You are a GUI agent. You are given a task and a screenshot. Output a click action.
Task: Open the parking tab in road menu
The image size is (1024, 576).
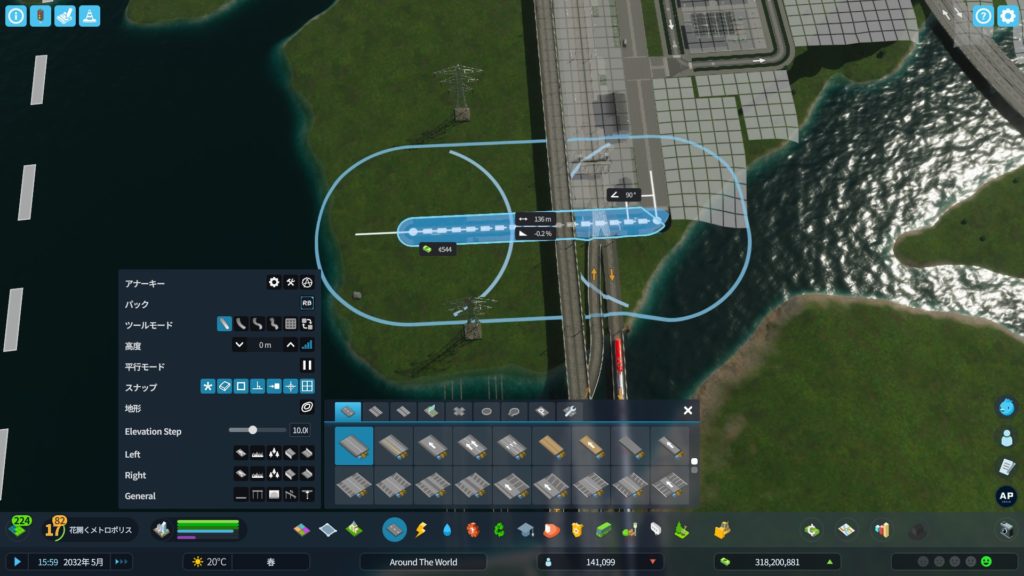541,411
